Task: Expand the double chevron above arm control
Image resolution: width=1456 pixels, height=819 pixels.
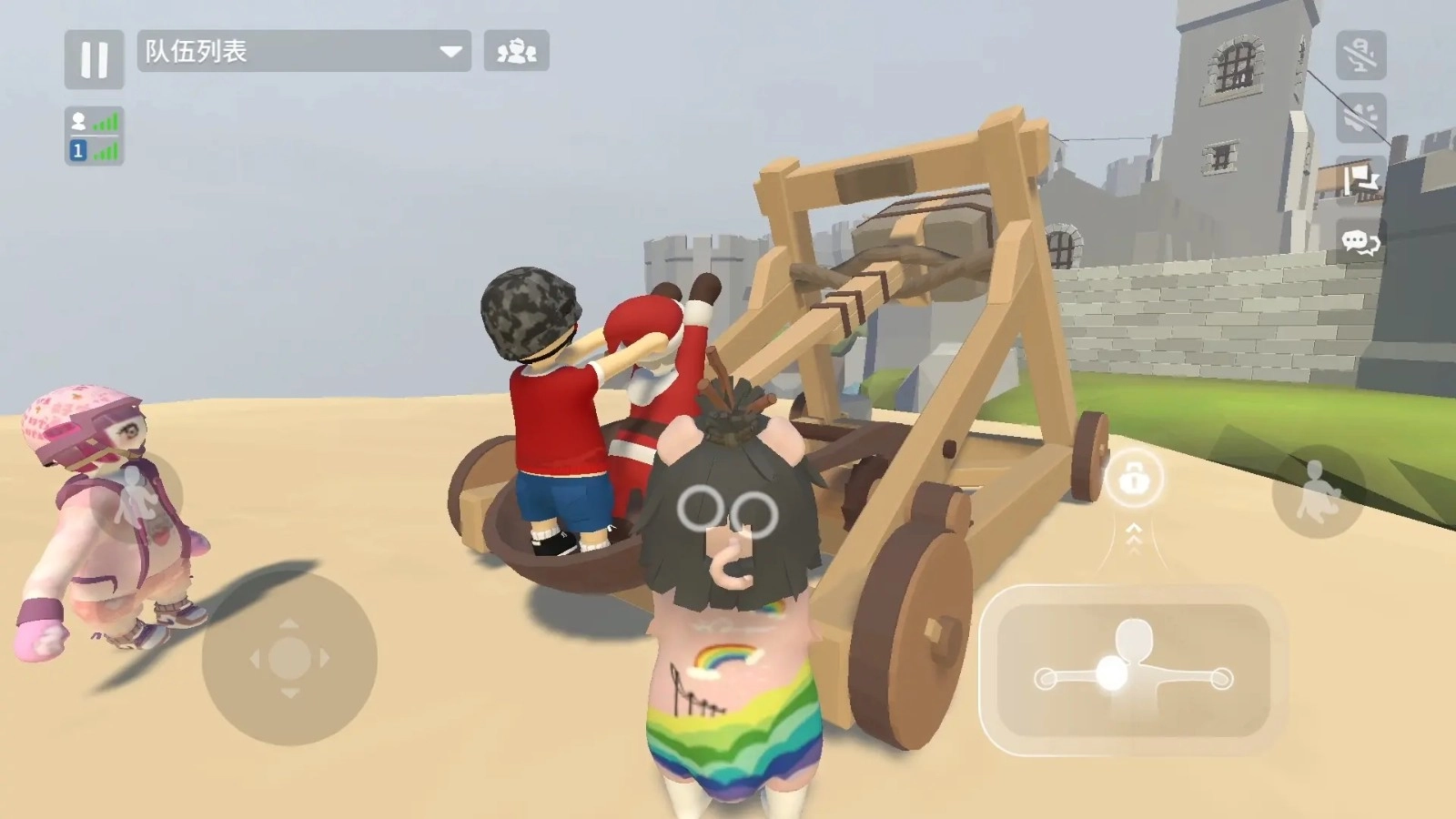Action: pos(1134,537)
